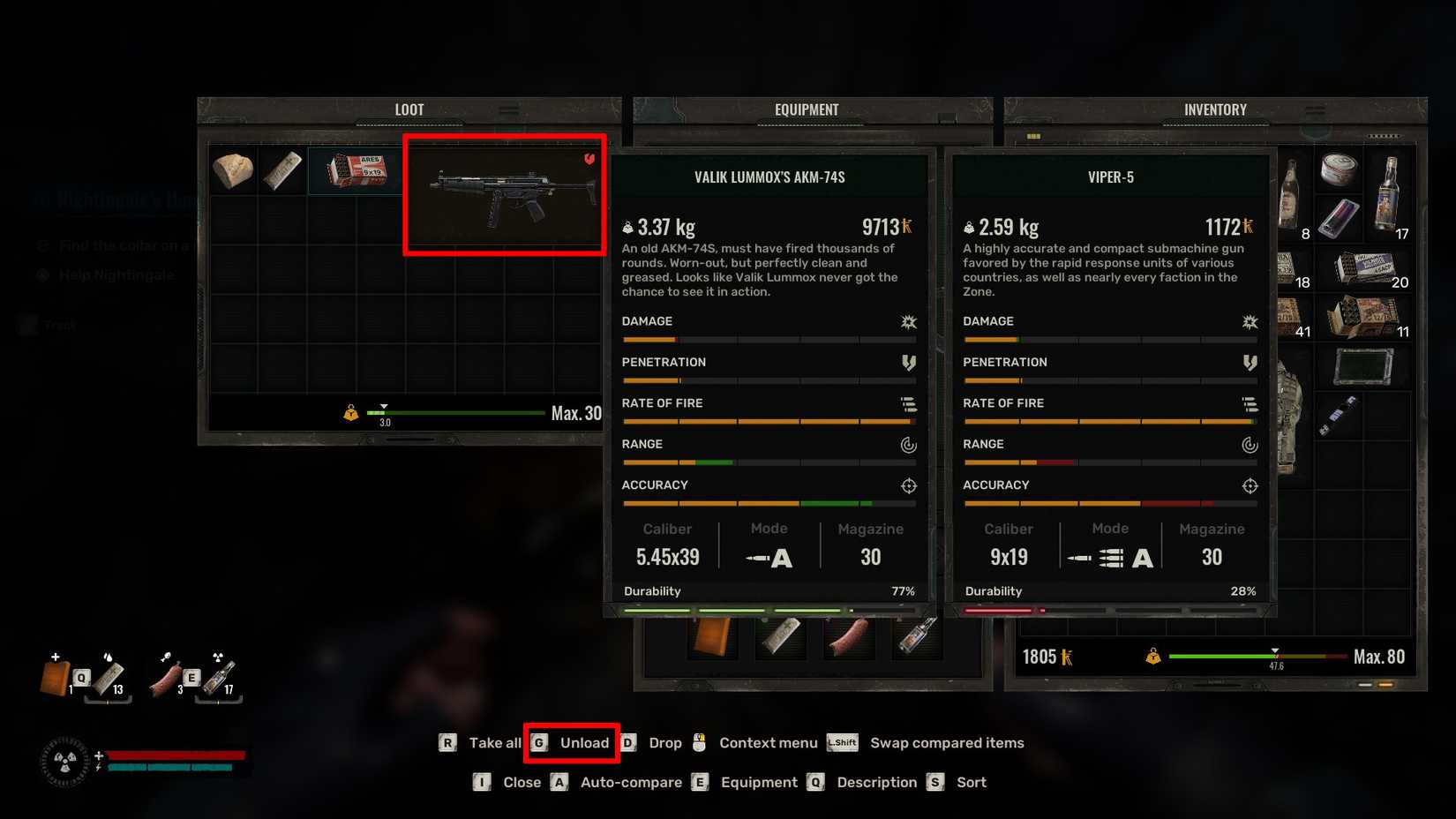Screen dimensions: 1456x819
Task: Open the Context menu option
Action: [x=768, y=742]
